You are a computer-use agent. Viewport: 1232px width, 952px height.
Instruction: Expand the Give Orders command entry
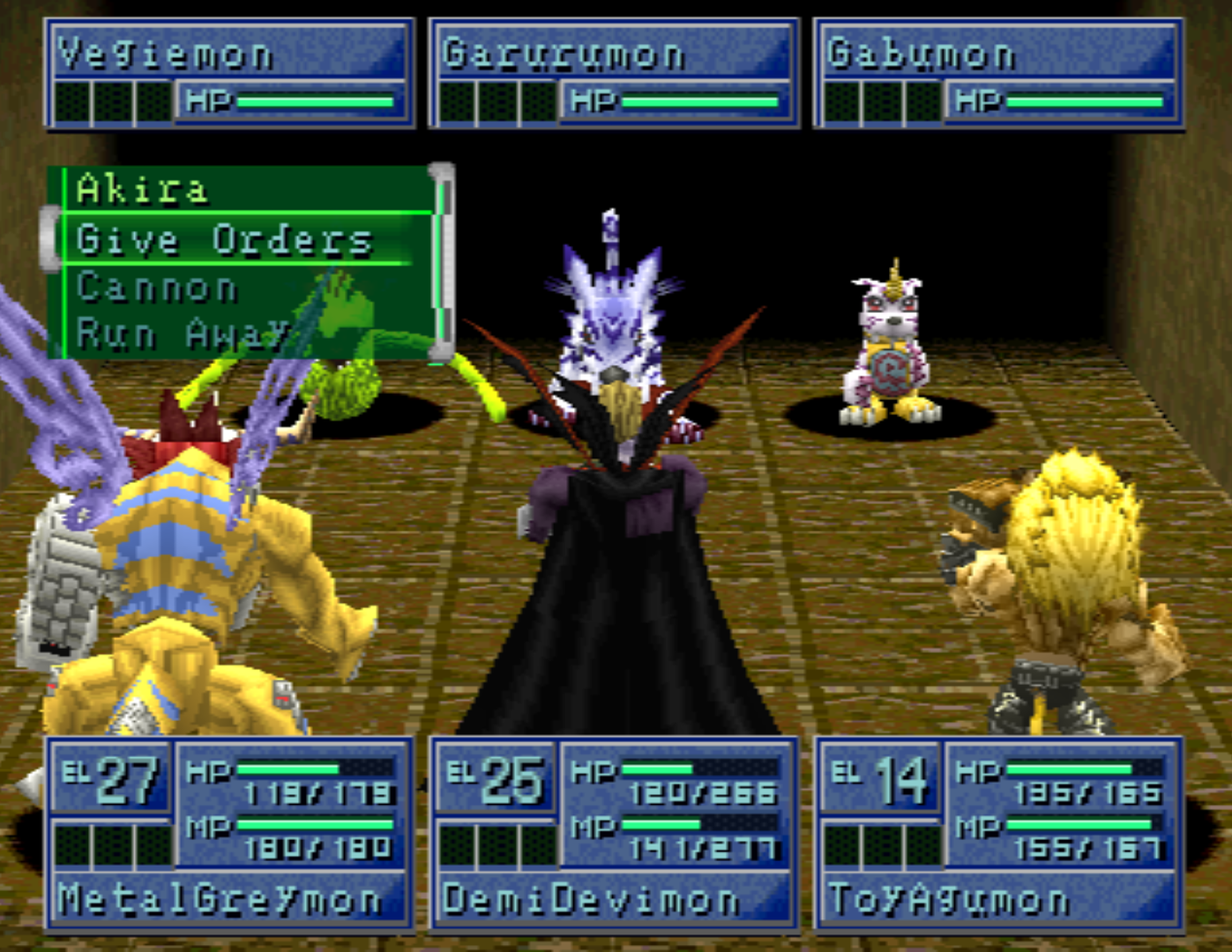tap(223, 239)
